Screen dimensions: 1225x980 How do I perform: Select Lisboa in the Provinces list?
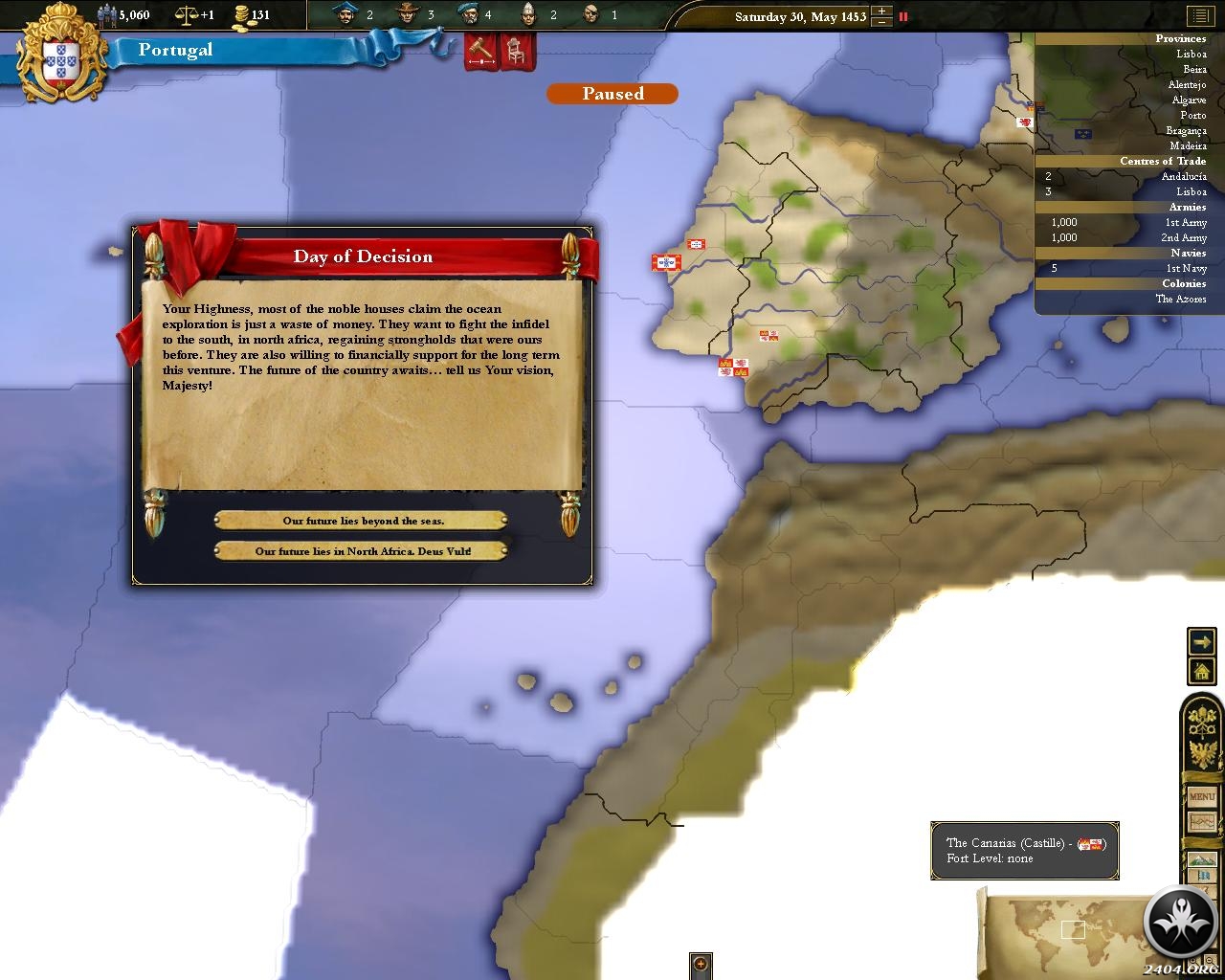coord(1191,55)
